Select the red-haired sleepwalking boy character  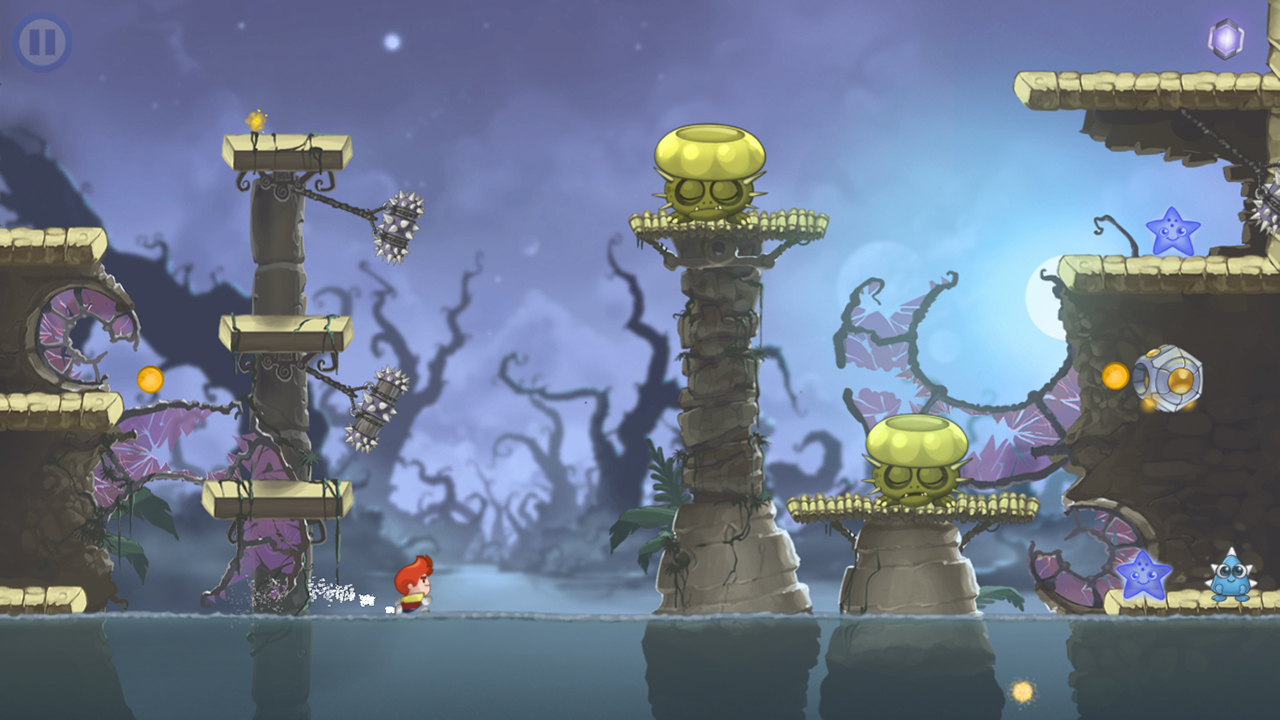coord(413,582)
